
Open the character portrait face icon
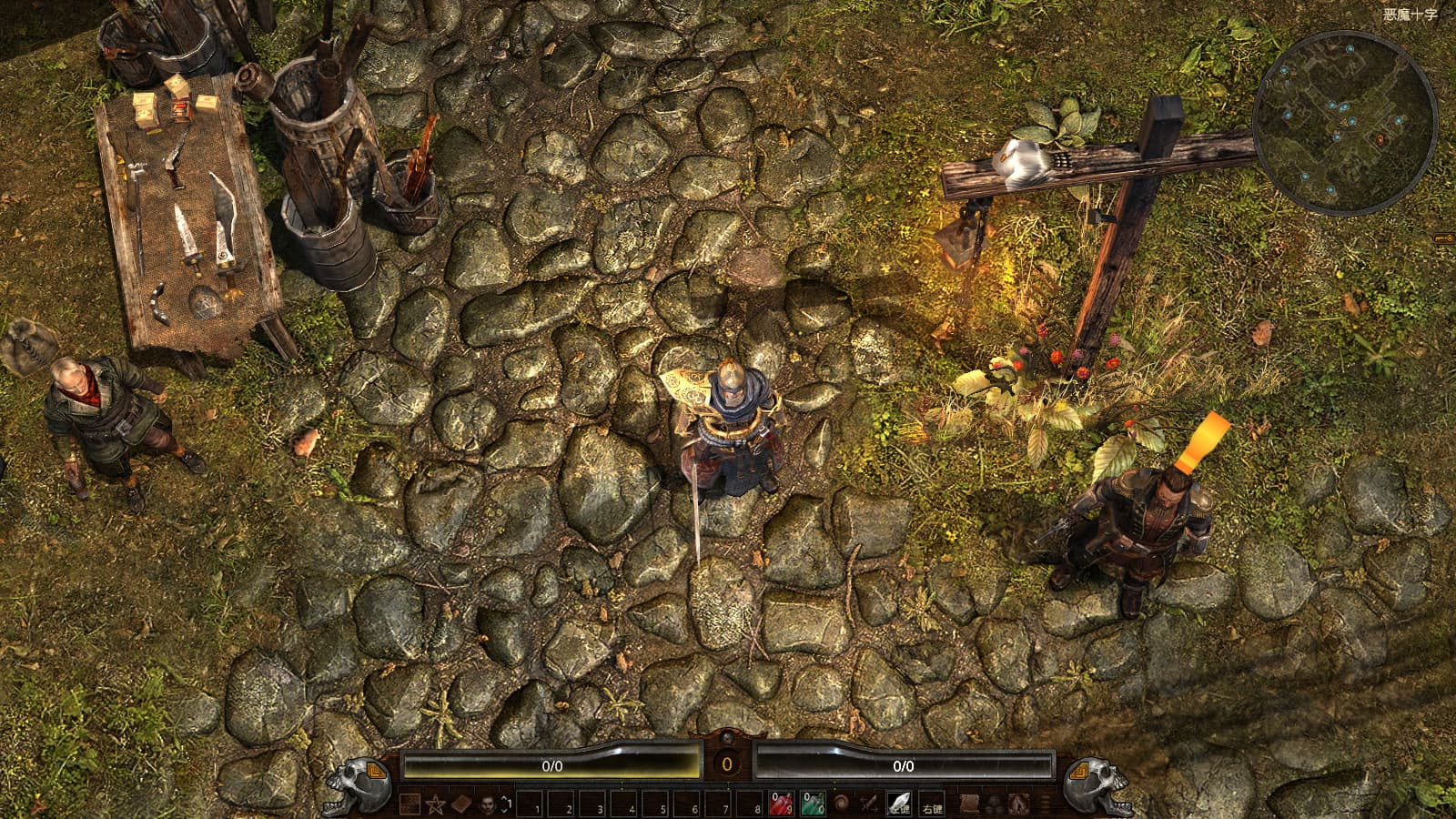point(487,804)
